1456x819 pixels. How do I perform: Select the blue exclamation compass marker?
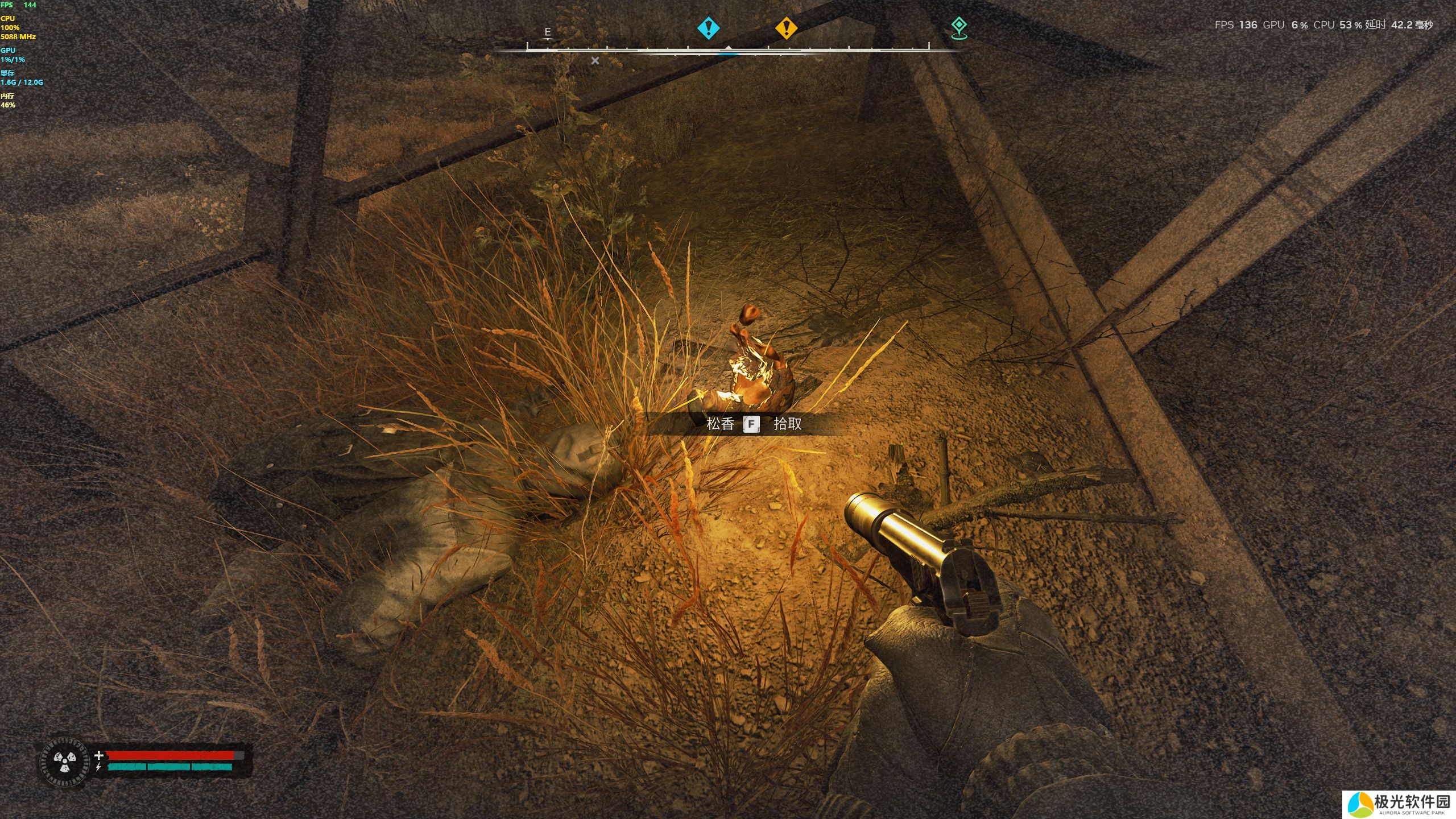708,27
